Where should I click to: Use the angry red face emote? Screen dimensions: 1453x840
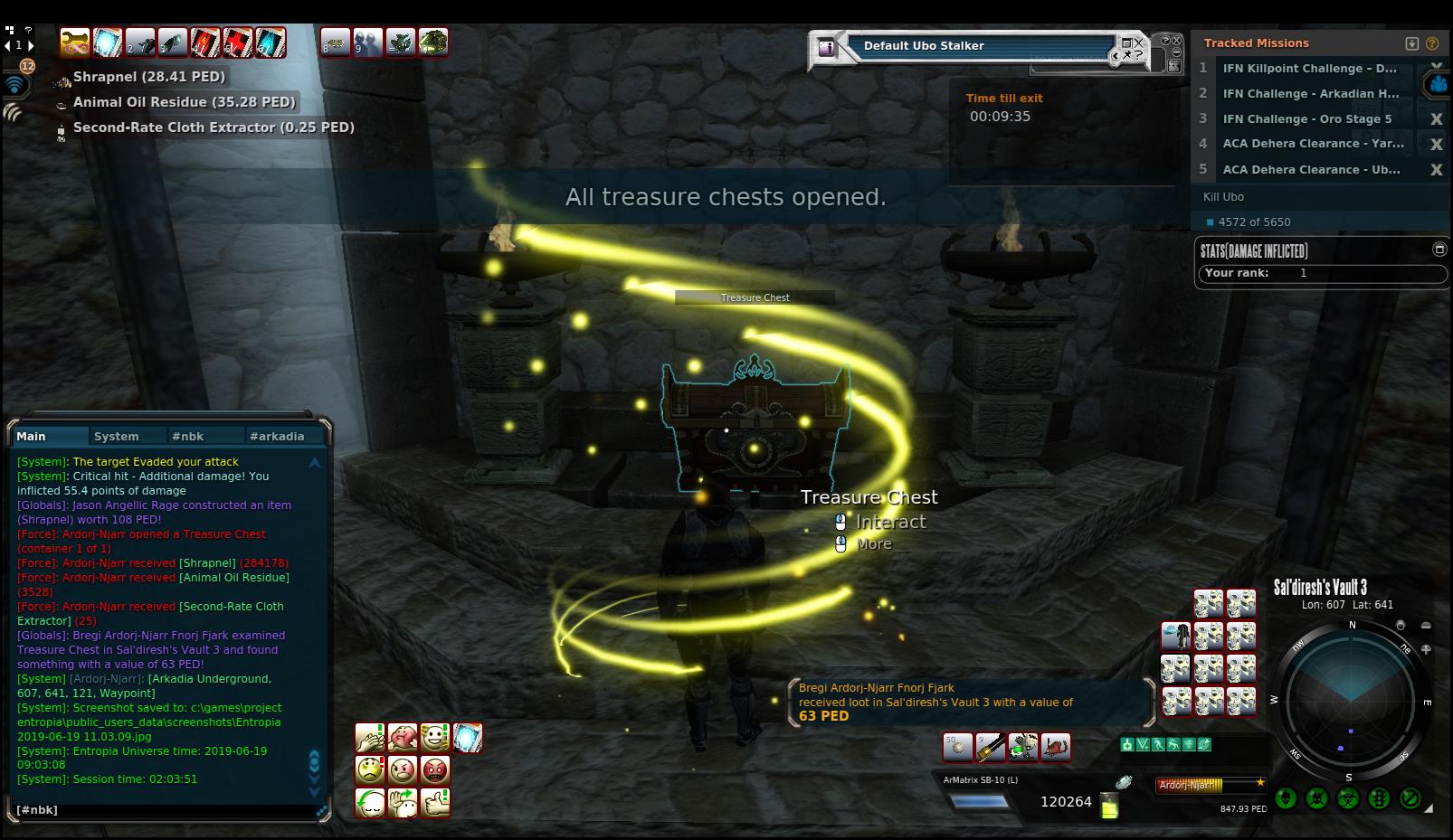point(435,770)
